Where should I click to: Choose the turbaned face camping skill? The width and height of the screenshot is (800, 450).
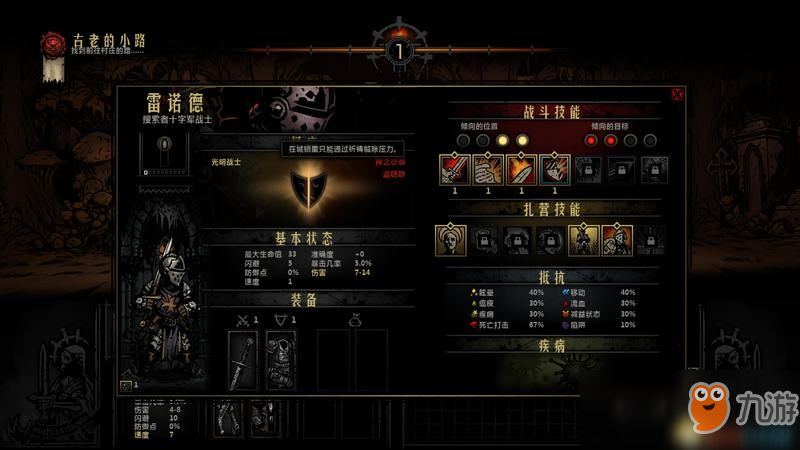[452, 239]
